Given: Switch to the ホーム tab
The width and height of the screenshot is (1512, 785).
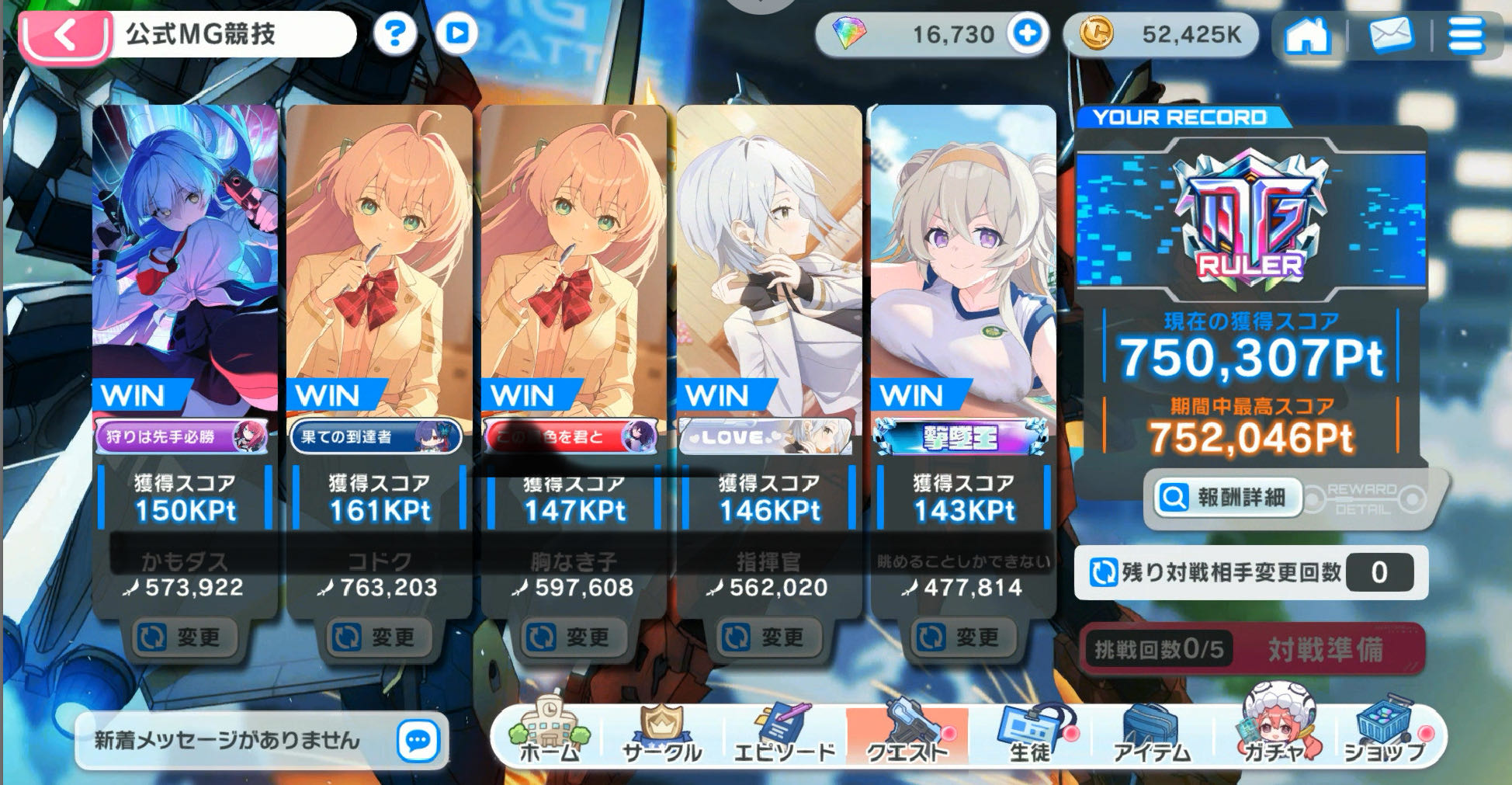Looking at the screenshot, I should point(549,735).
